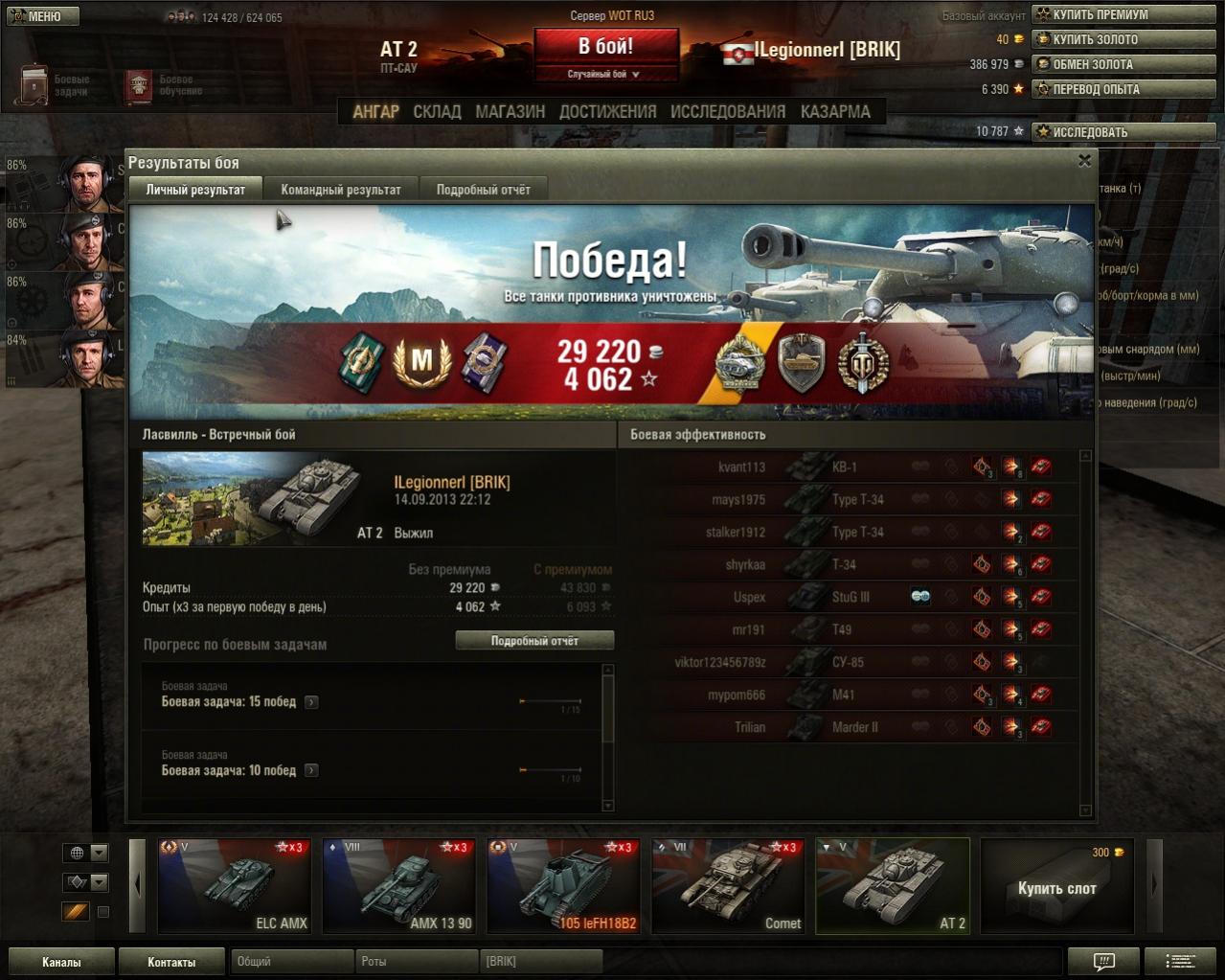The height and width of the screenshot is (980, 1225).
Task: Open the Контакты list
Action: tap(171, 962)
